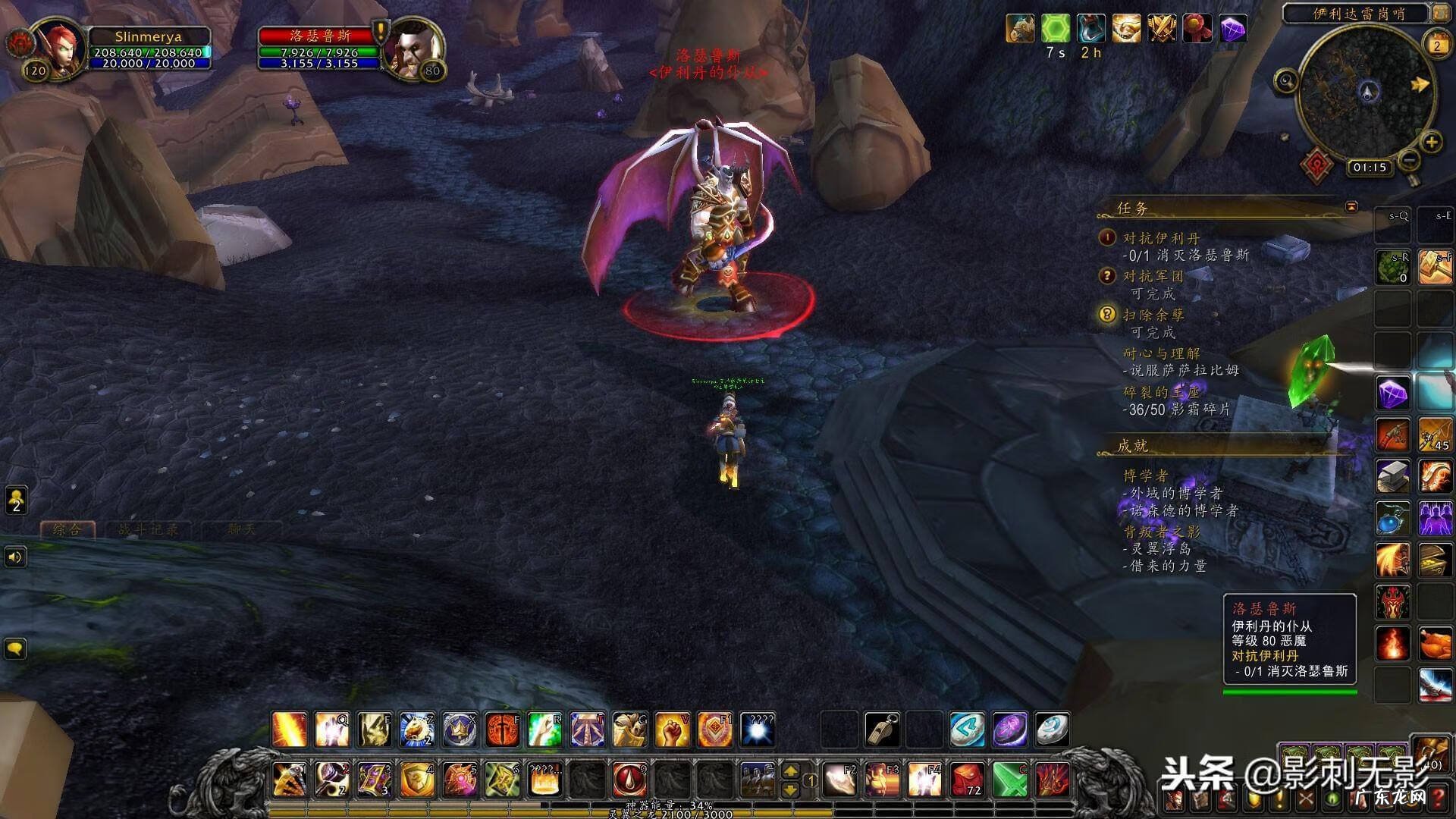1456x819 pixels.
Task: Zoom in on the minimap
Action: tap(1431, 142)
